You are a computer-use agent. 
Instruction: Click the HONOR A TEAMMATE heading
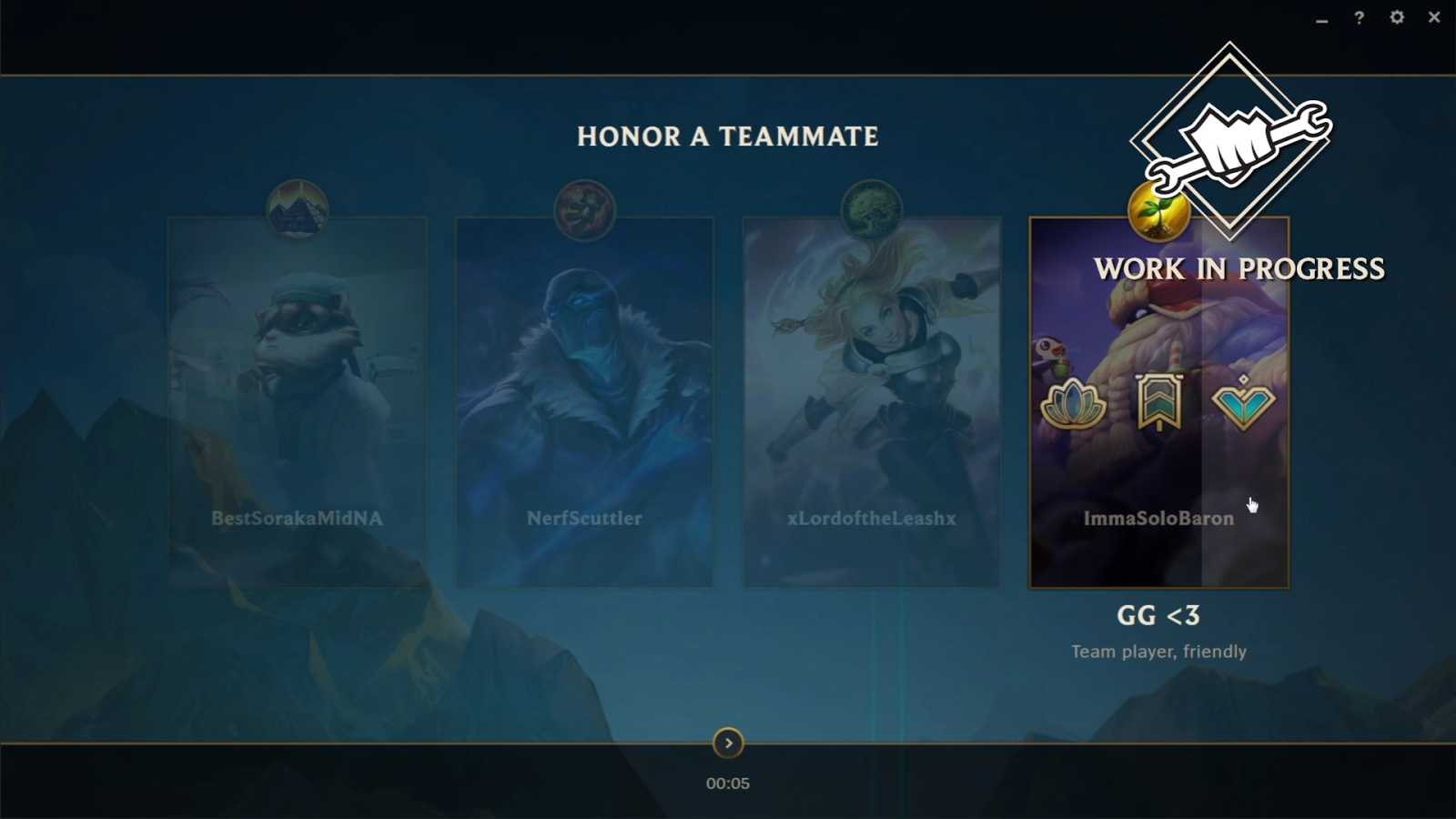tap(727, 136)
